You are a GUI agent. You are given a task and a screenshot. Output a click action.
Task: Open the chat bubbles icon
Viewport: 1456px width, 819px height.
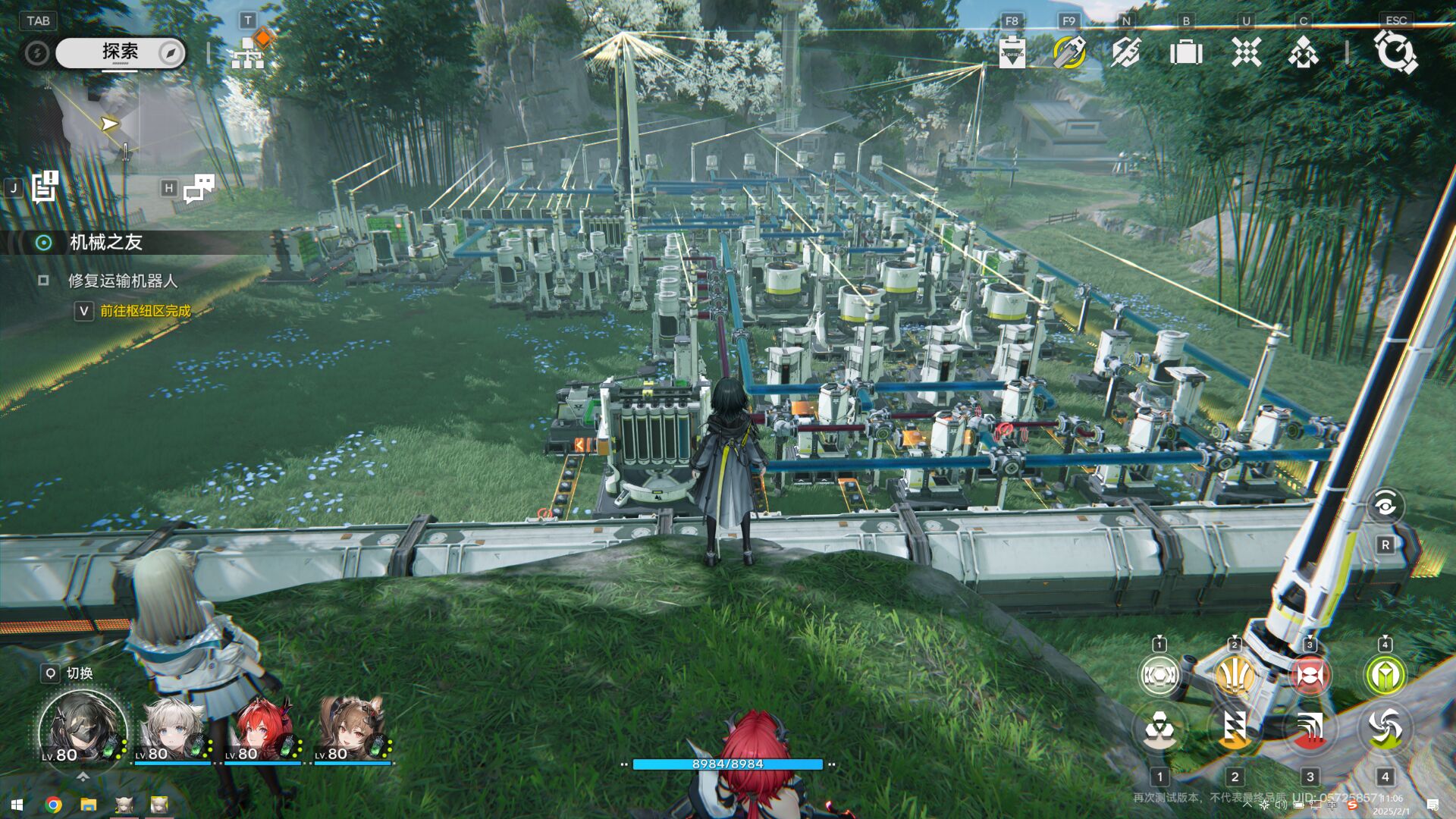pos(199,188)
